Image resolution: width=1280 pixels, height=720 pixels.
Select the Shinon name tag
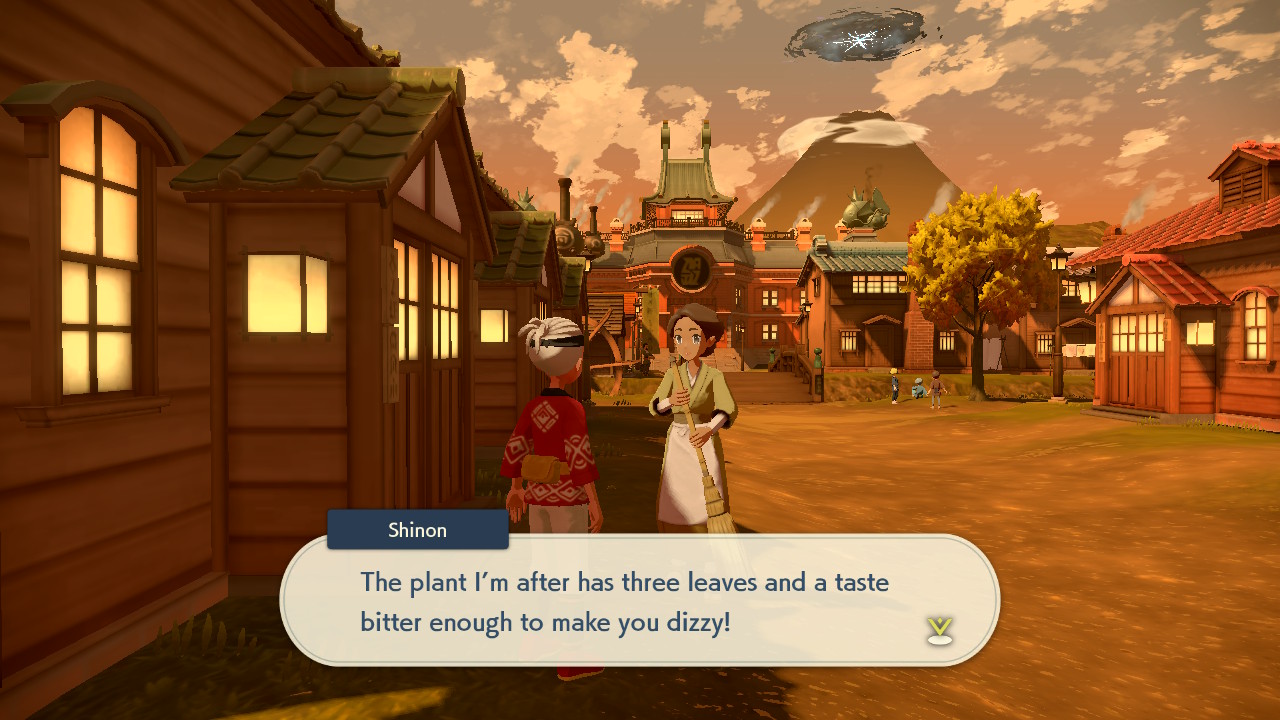click(417, 530)
